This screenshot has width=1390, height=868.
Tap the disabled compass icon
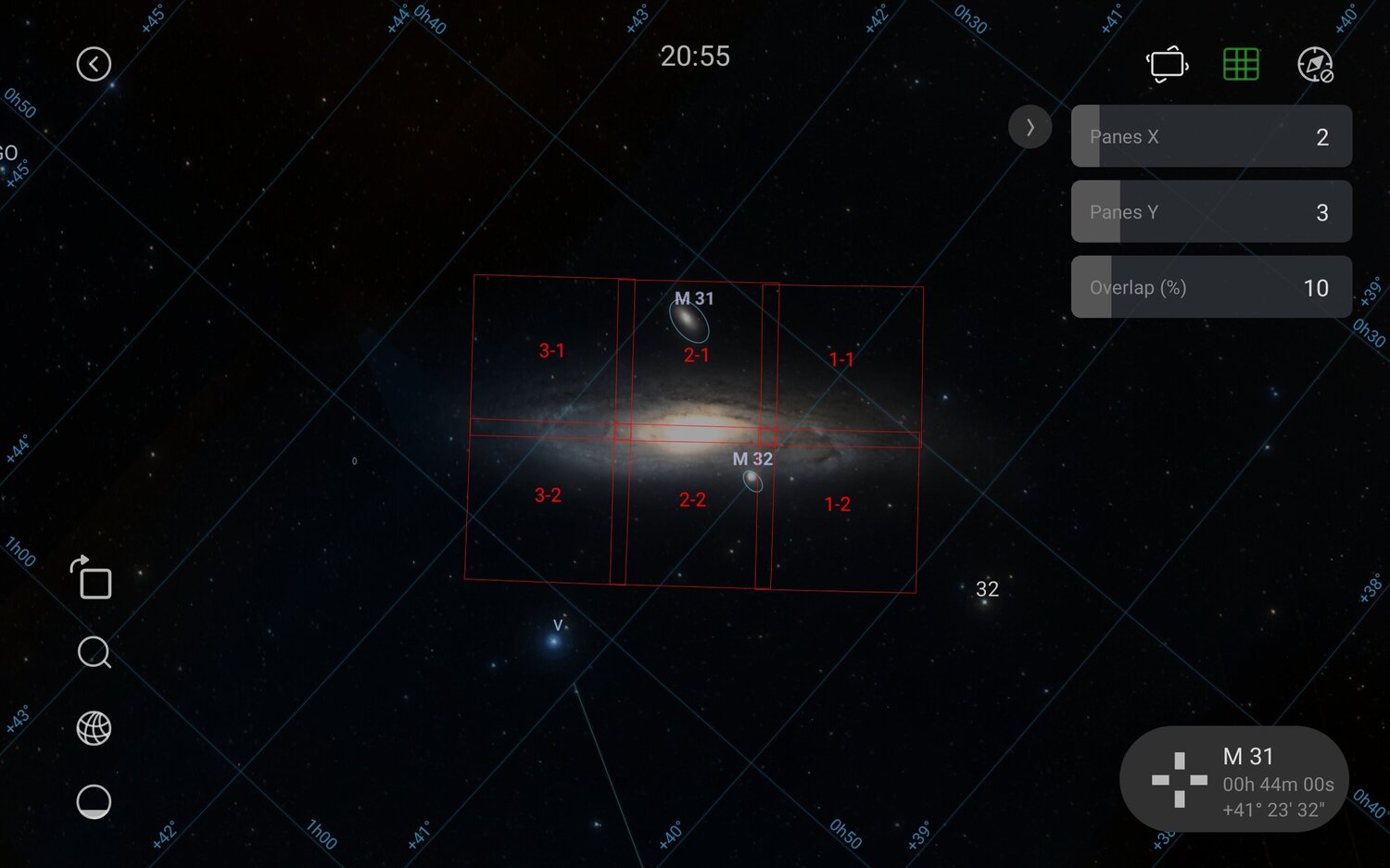(x=1317, y=64)
